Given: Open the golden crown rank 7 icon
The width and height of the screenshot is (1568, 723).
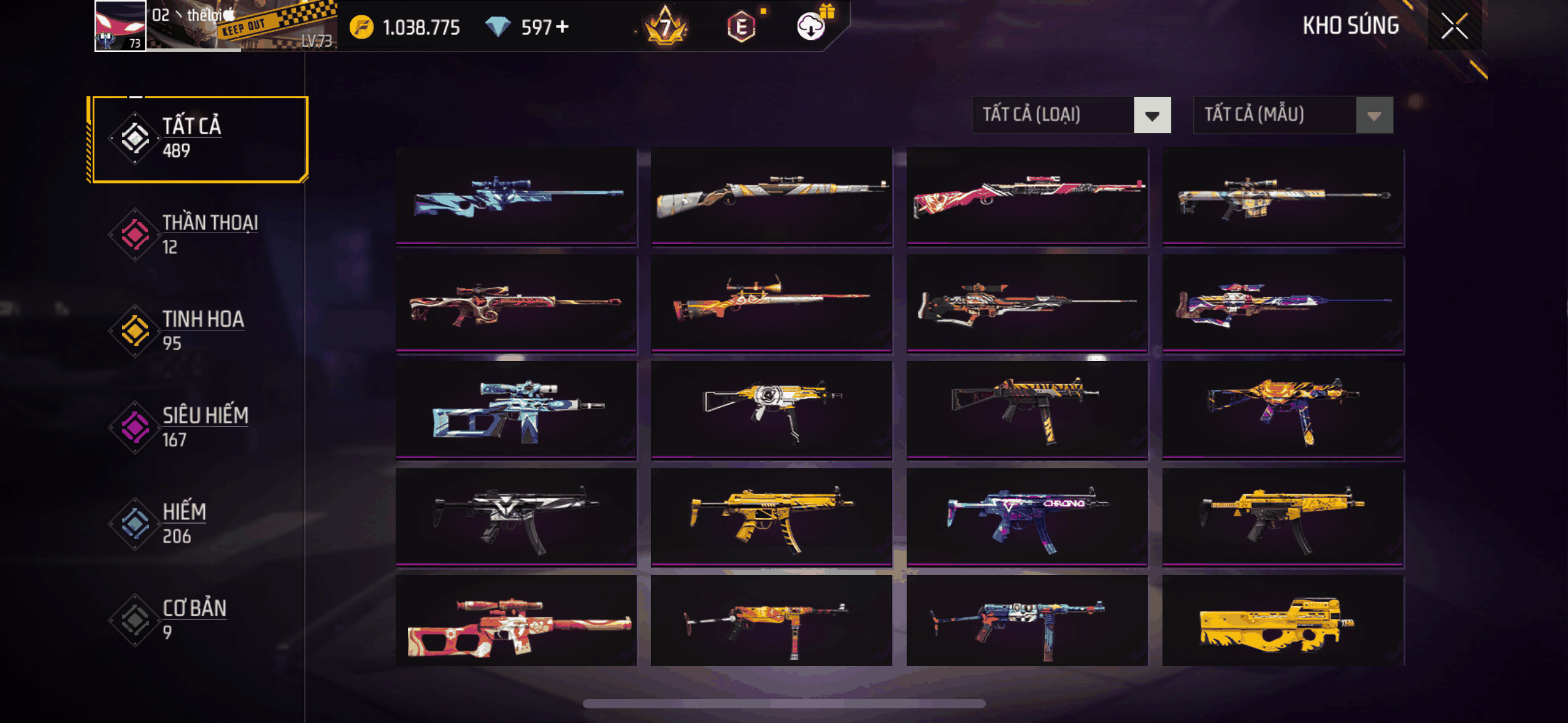Looking at the screenshot, I should click(666, 27).
